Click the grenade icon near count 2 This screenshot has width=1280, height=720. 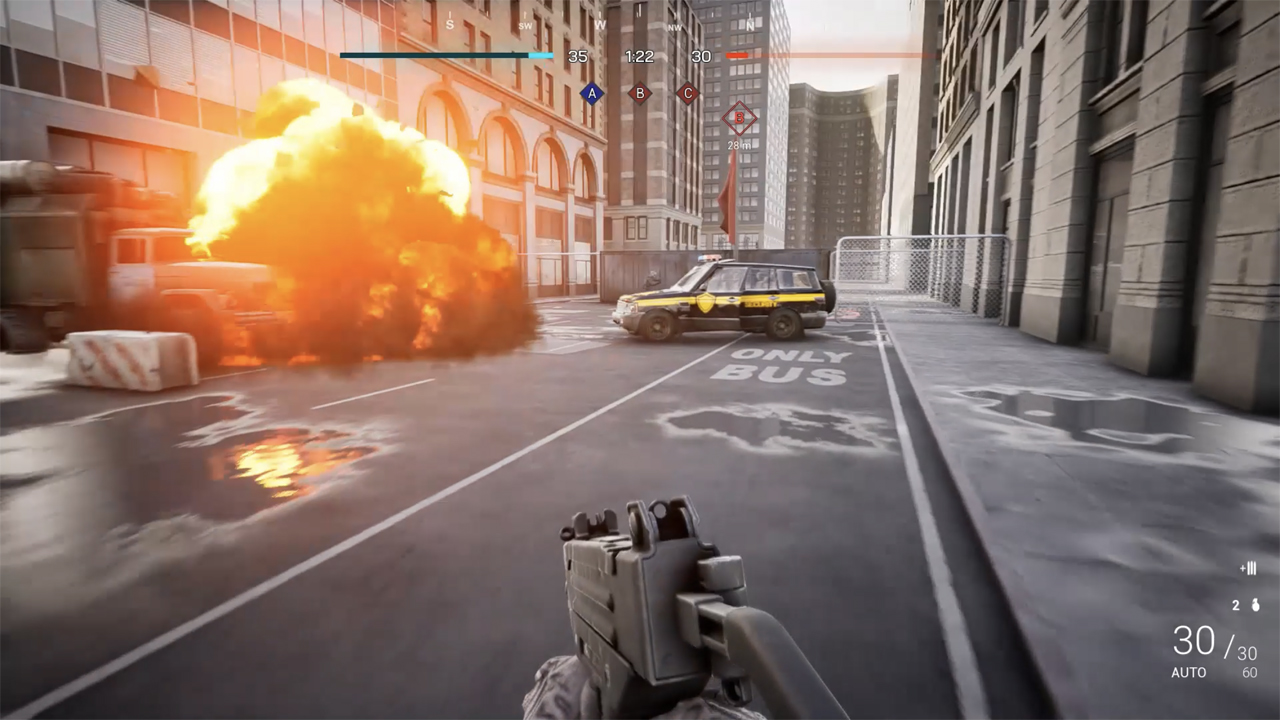(x=1255, y=605)
